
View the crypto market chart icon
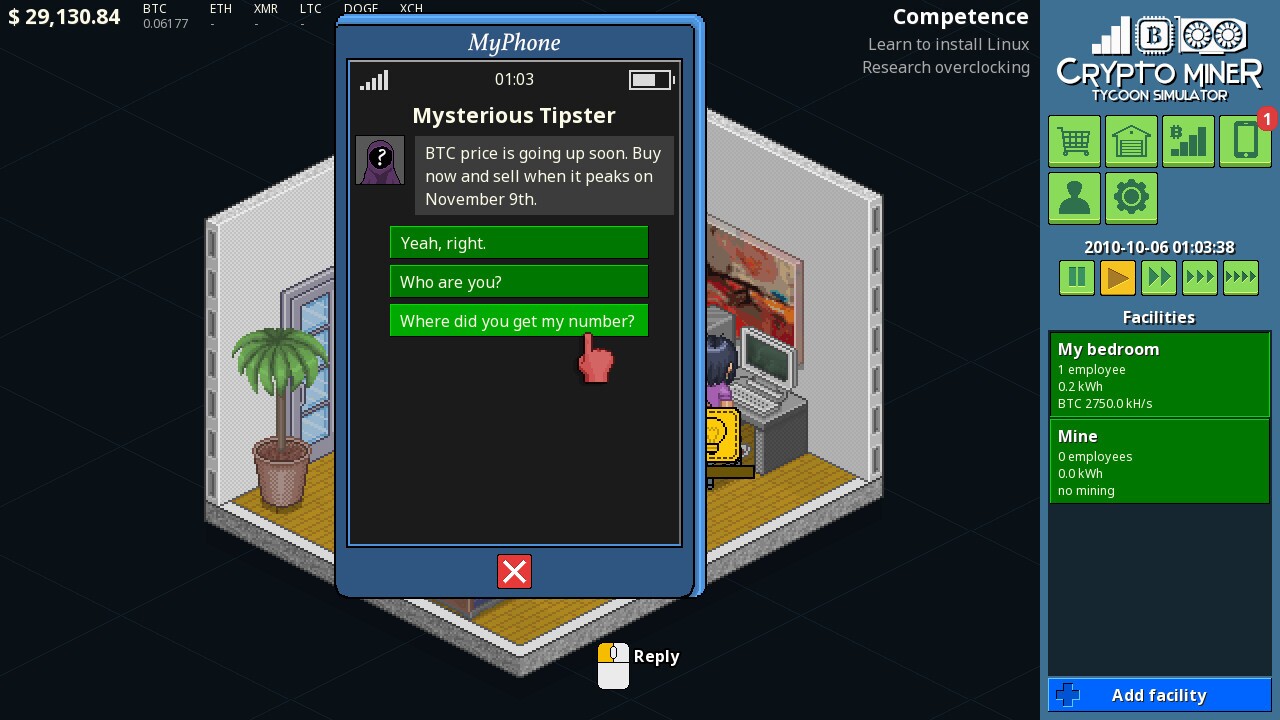point(1188,141)
